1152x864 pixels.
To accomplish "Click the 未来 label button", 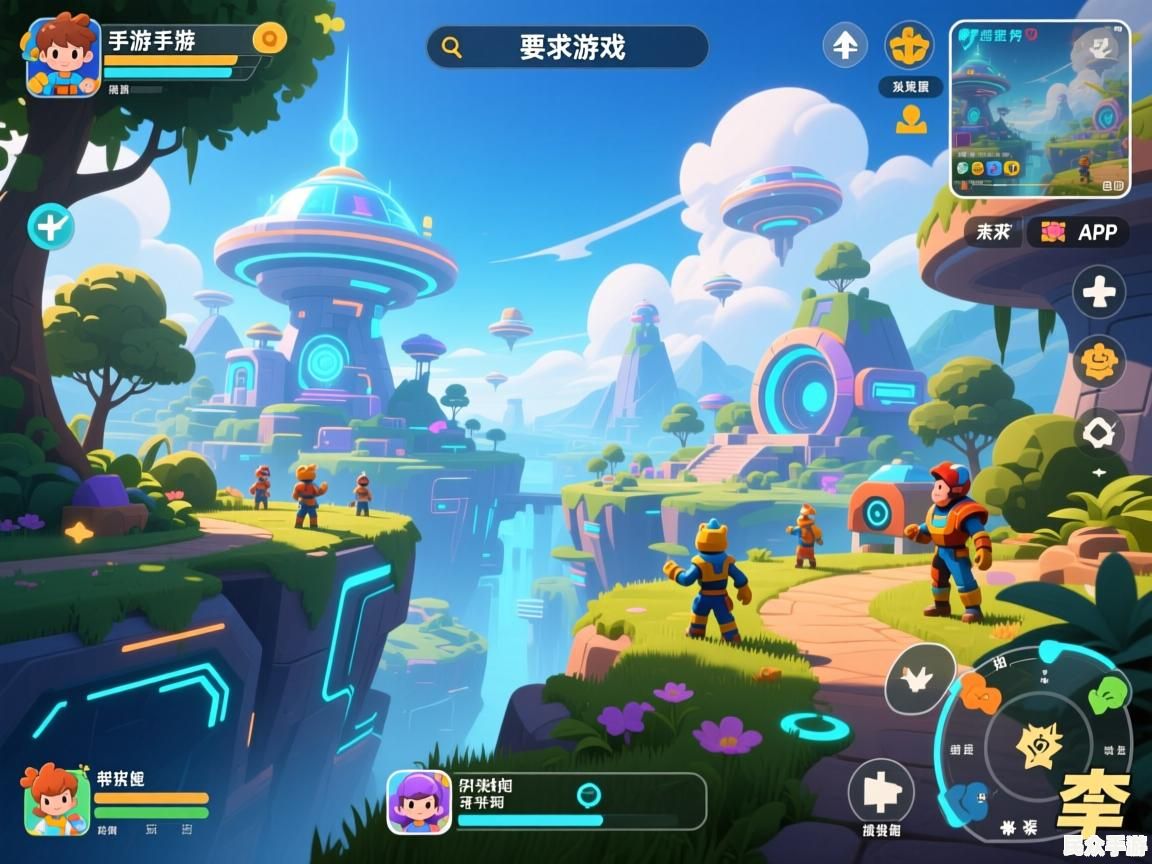I will [993, 233].
